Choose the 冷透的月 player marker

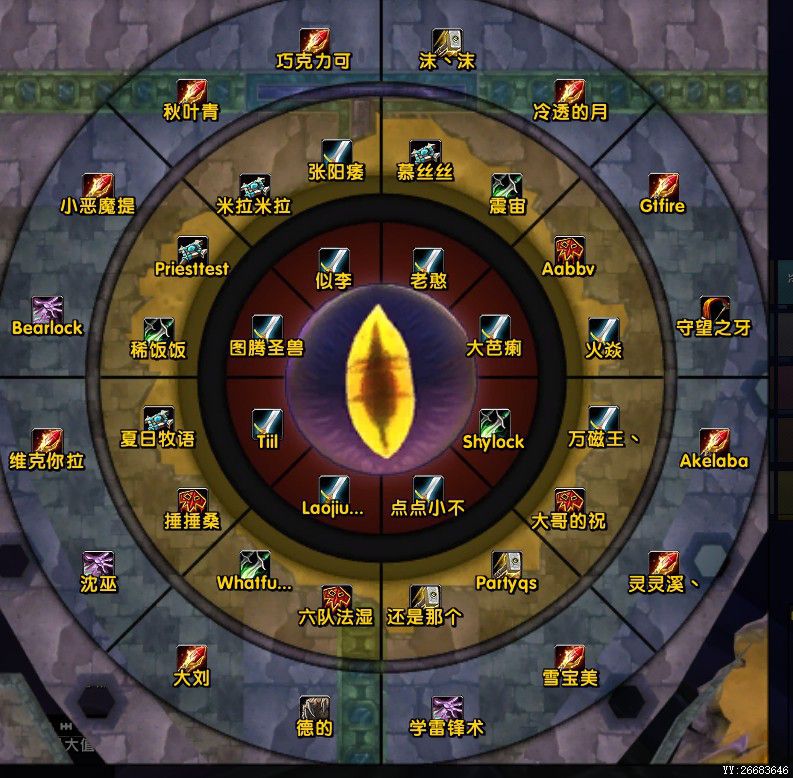(570, 94)
